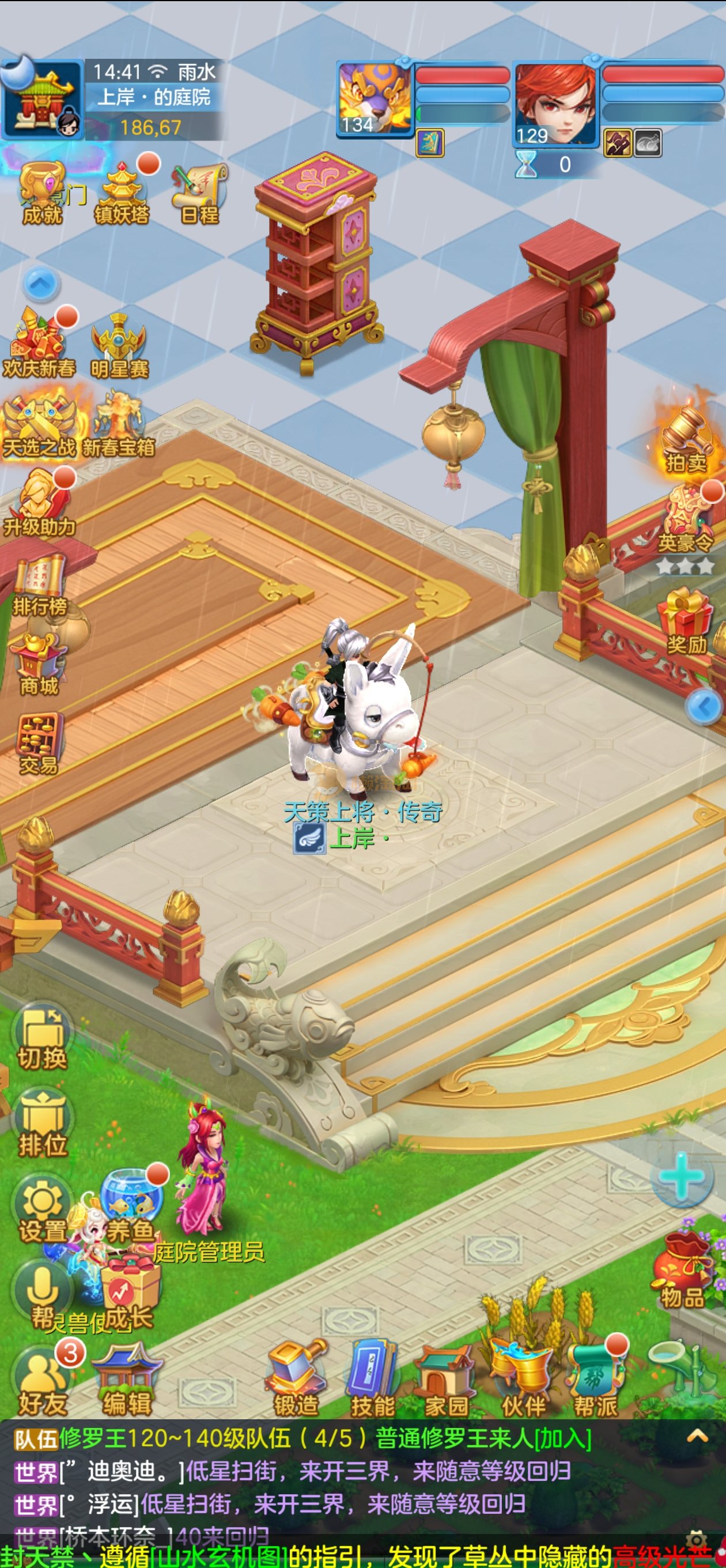
Task: Join the 修罗王 team via [加入] link
Action: 563,1438
